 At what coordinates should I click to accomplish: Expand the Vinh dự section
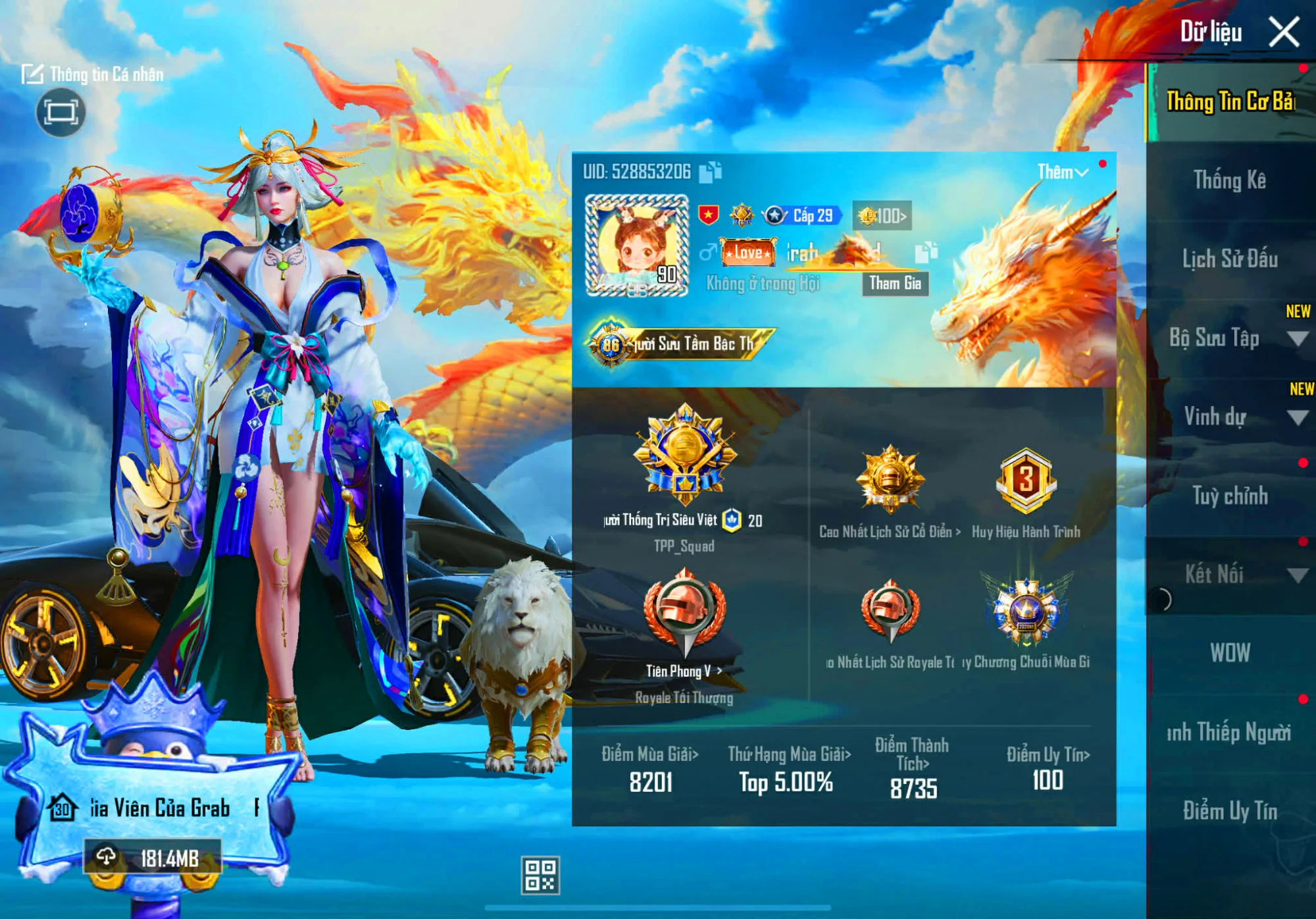coord(1296,417)
